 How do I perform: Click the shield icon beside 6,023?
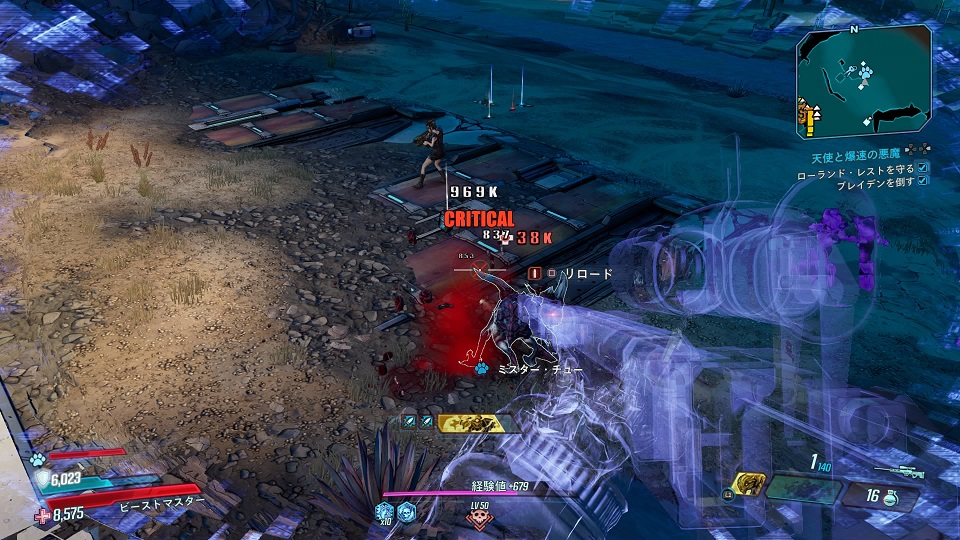pos(42,480)
